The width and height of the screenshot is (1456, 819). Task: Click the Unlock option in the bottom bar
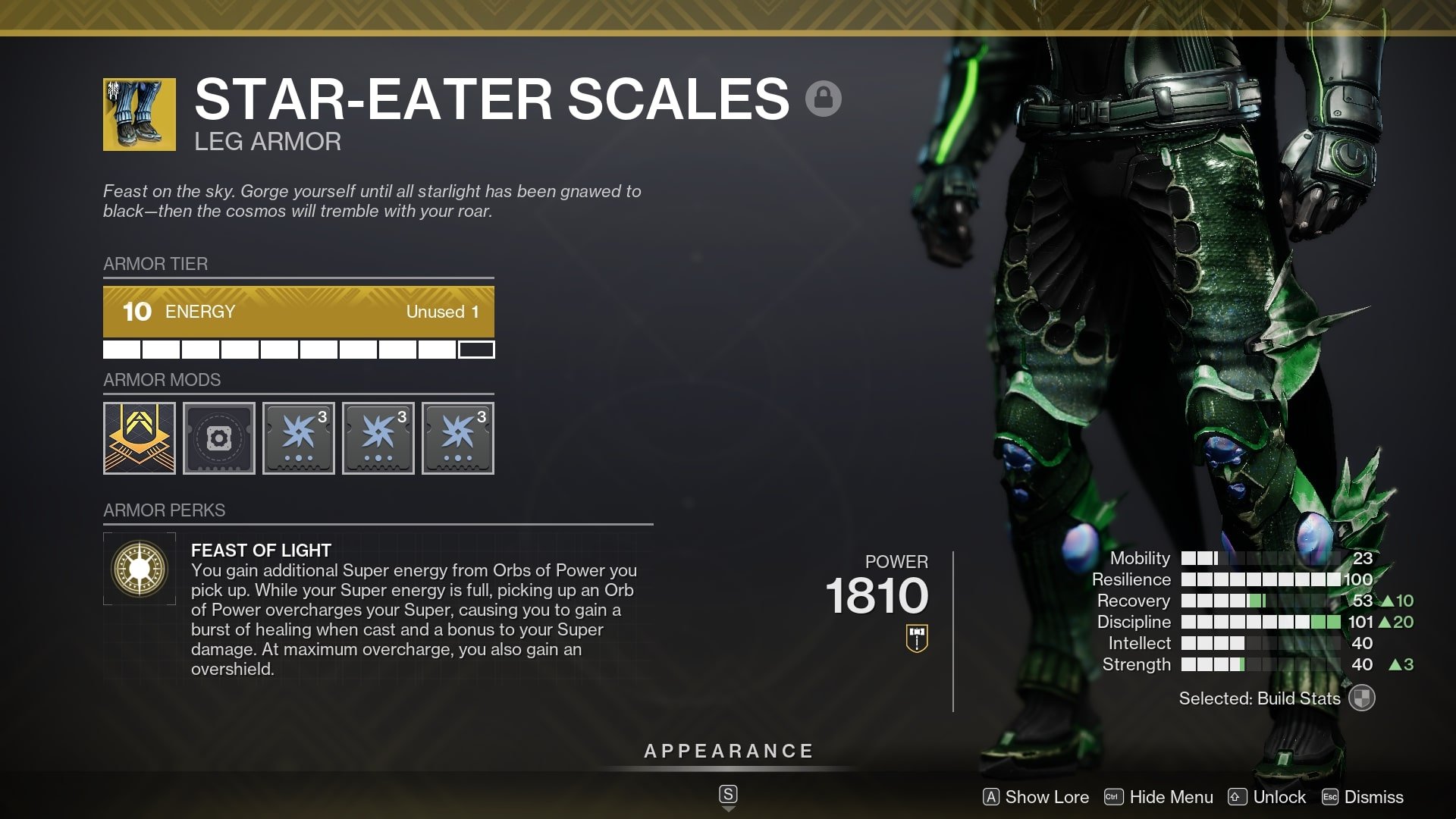coord(1267,797)
